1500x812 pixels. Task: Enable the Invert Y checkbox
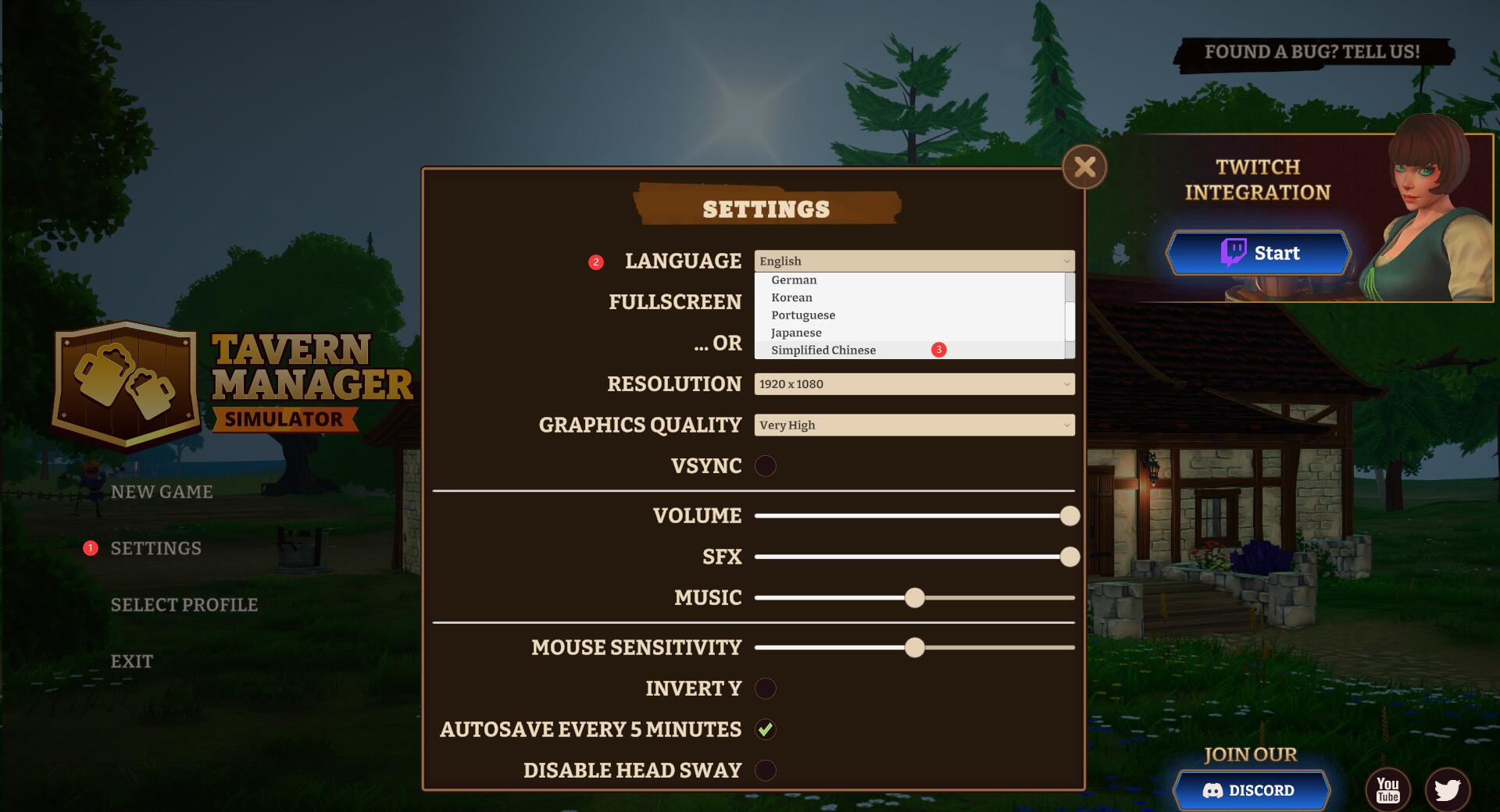[x=766, y=689]
